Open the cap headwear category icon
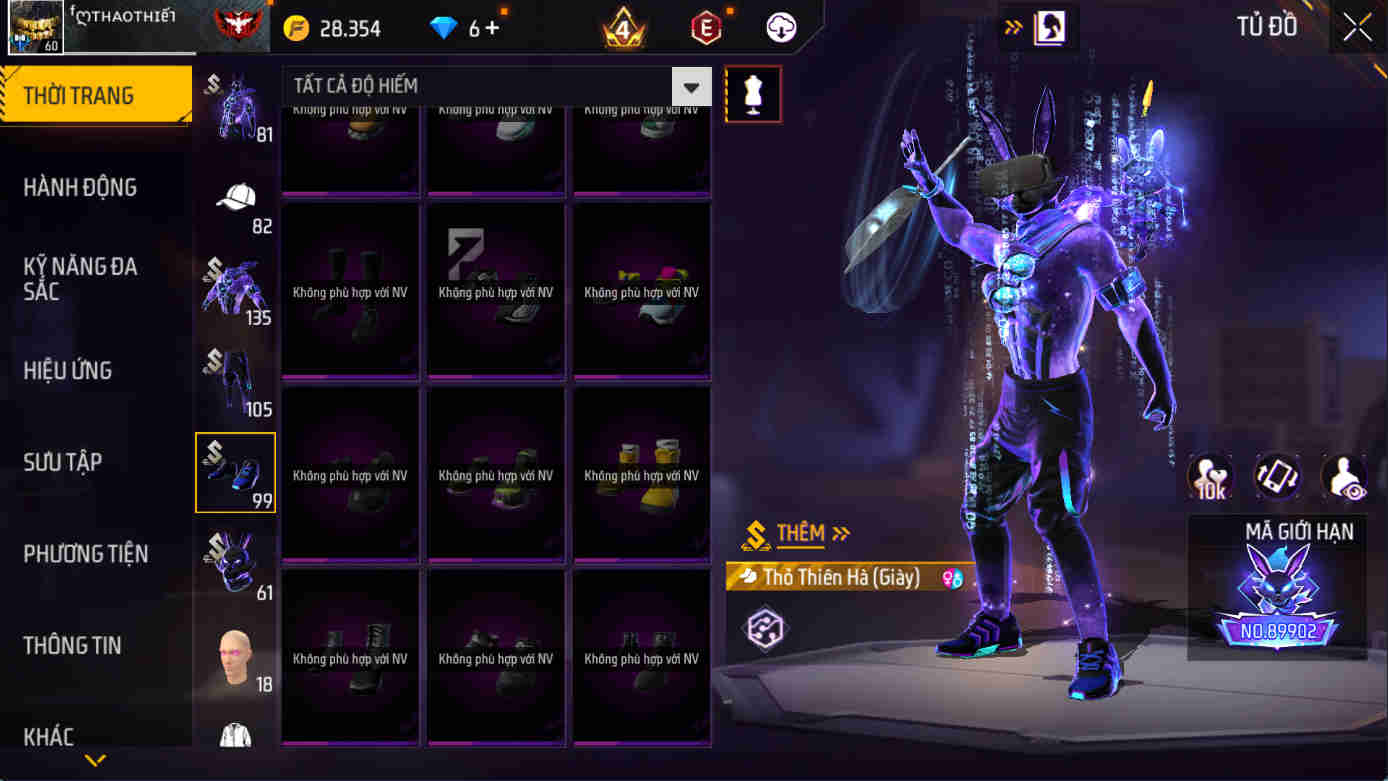The height and width of the screenshot is (781, 1388). (235, 196)
